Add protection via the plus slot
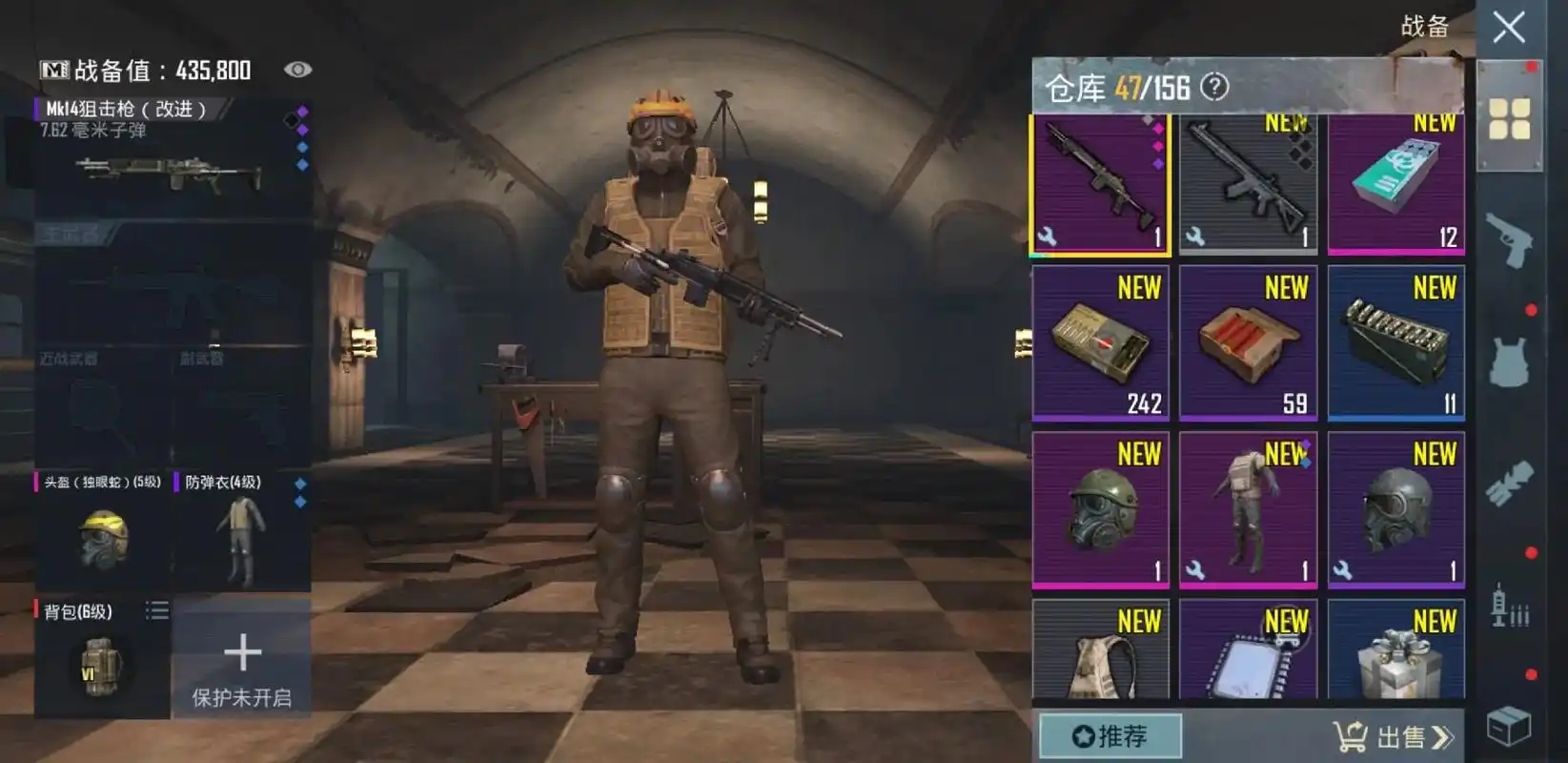 pos(242,658)
